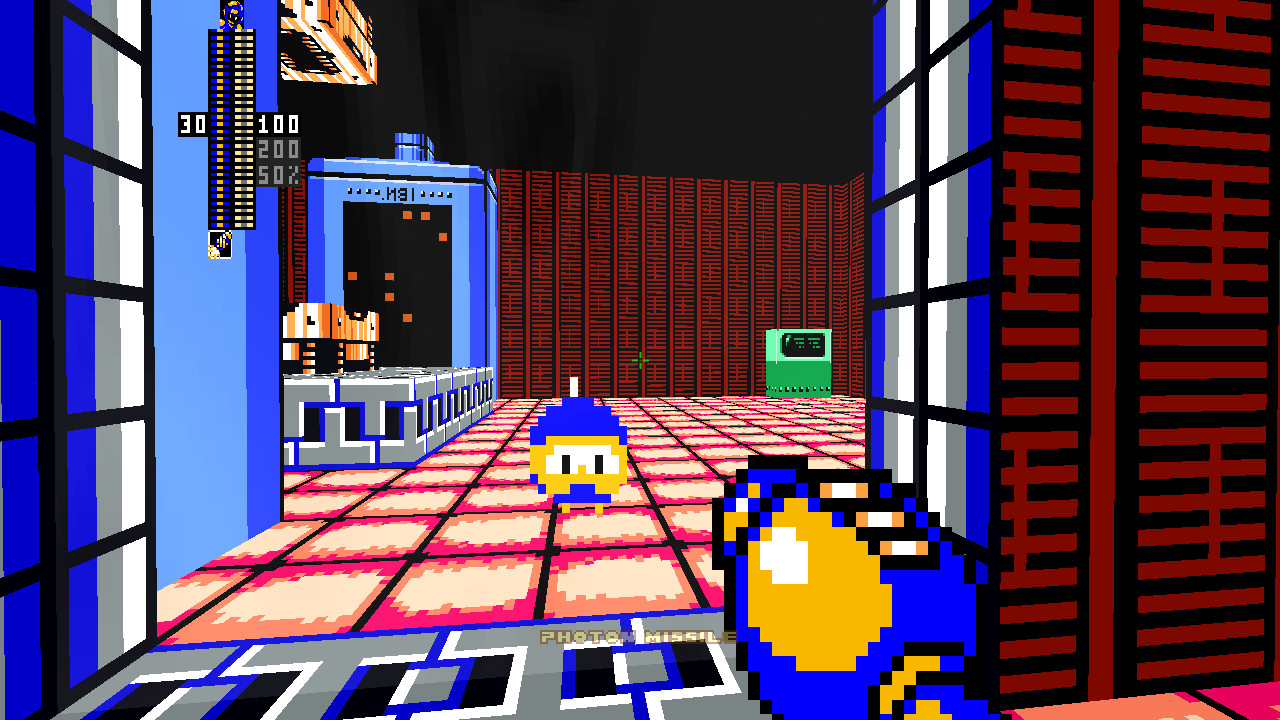The image size is (1280, 720).
Task: Click the Mega Man head icon above the health bar
Action: point(232,12)
